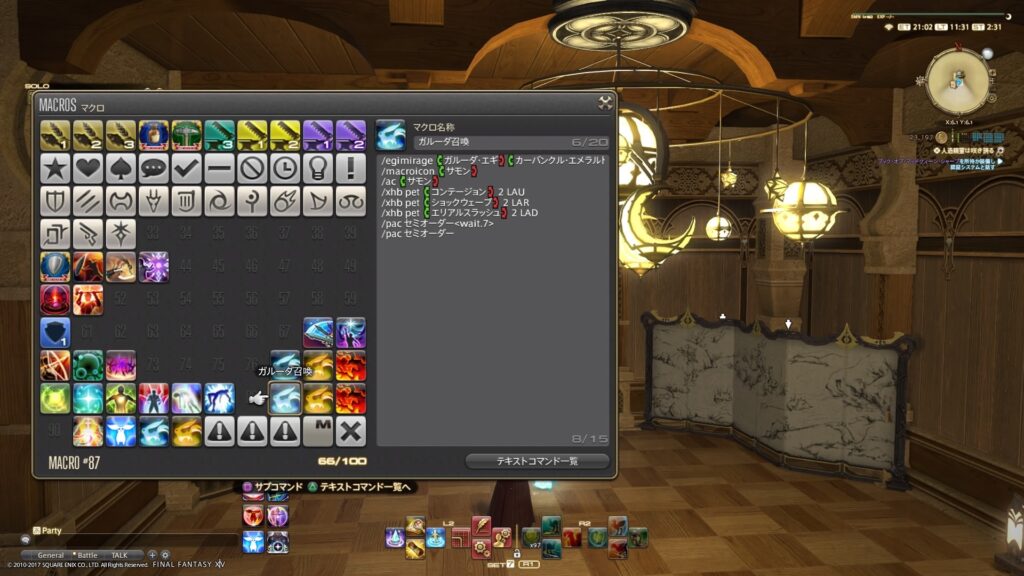This screenshot has width=1024, height=576.
Task: Open the テキストコマンド一覧 text command list
Action: [x=537, y=461]
